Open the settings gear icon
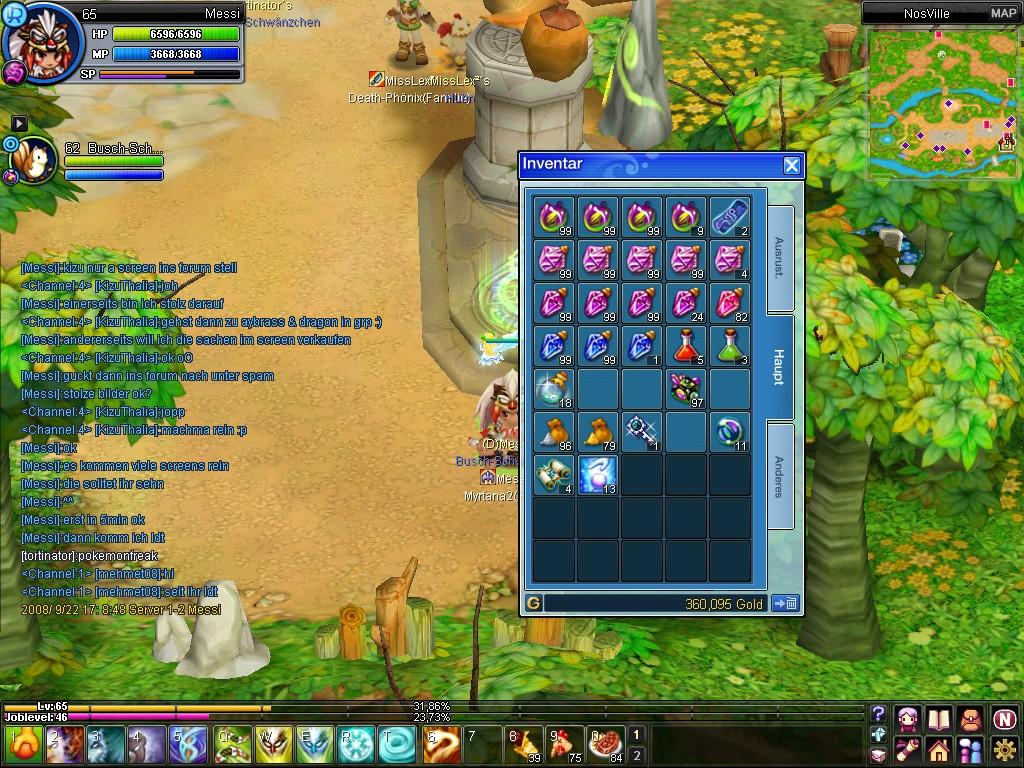The width and height of the screenshot is (1024, 768). click(x=1005, y=749)
